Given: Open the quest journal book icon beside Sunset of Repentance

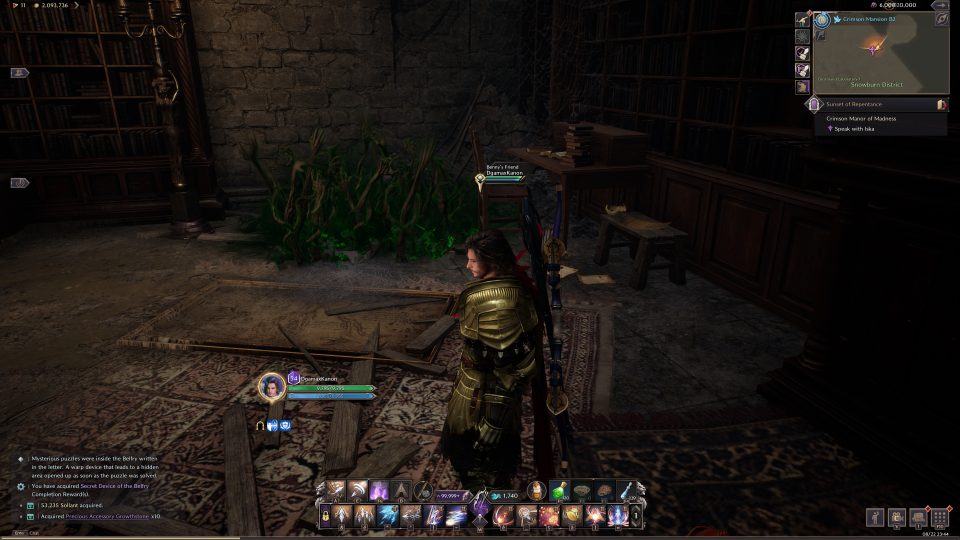Looking at the screenshot, I should pos(942,104).
